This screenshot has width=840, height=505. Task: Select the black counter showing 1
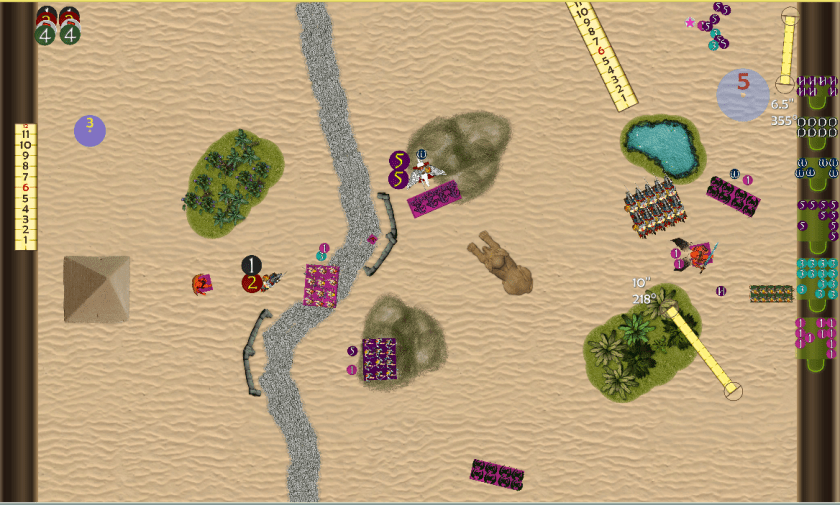click(251, 265)
